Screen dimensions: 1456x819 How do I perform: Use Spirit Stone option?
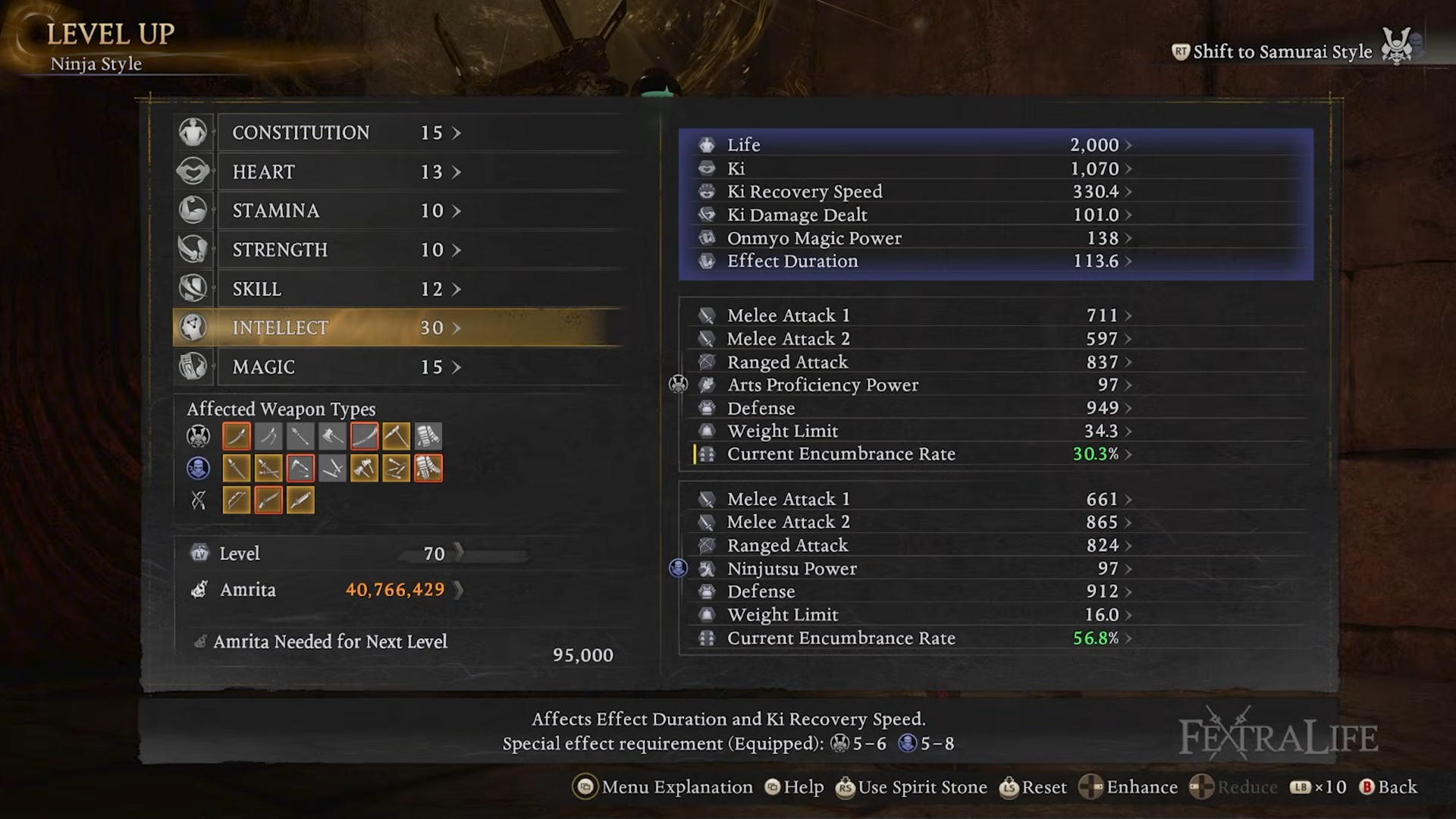click(911, 787)
